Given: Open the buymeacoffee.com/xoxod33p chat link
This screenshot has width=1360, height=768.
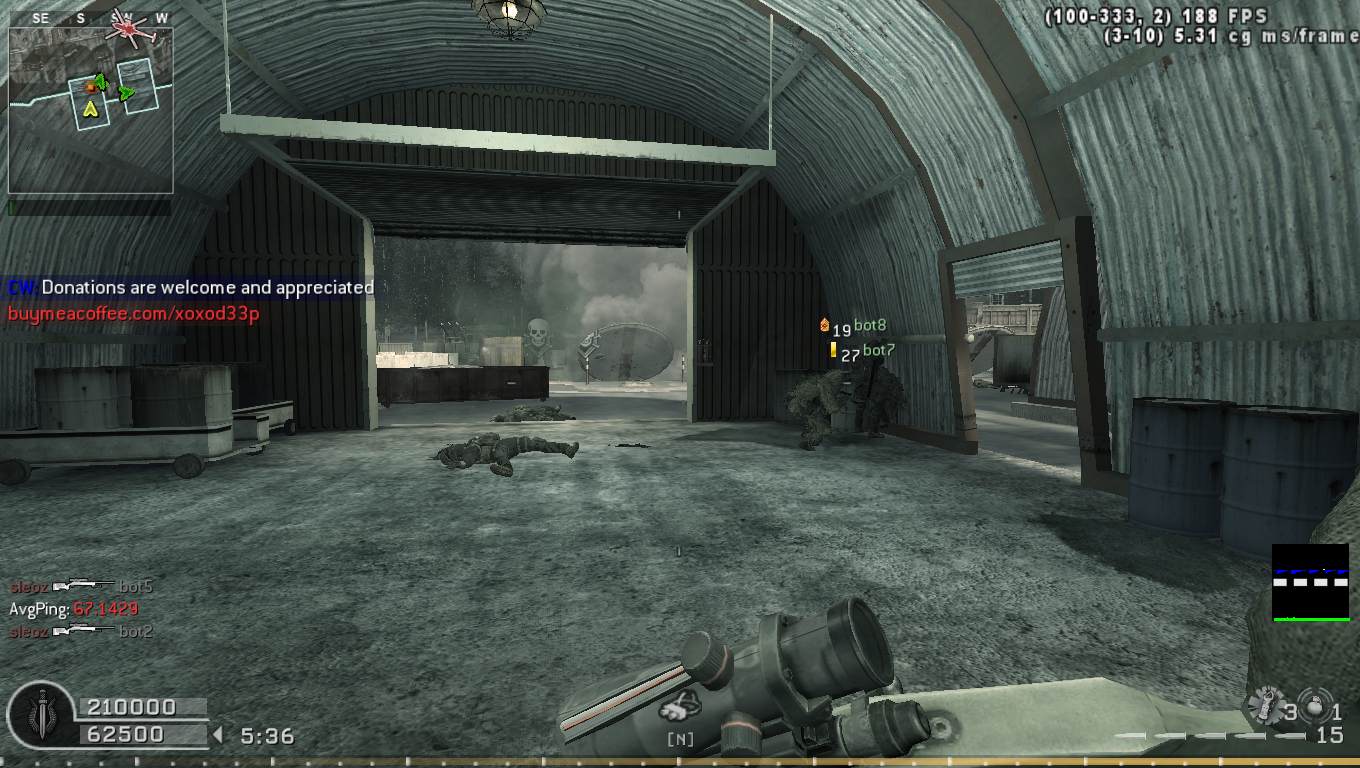Looking at the screenshot, I should tap(134, 313).
